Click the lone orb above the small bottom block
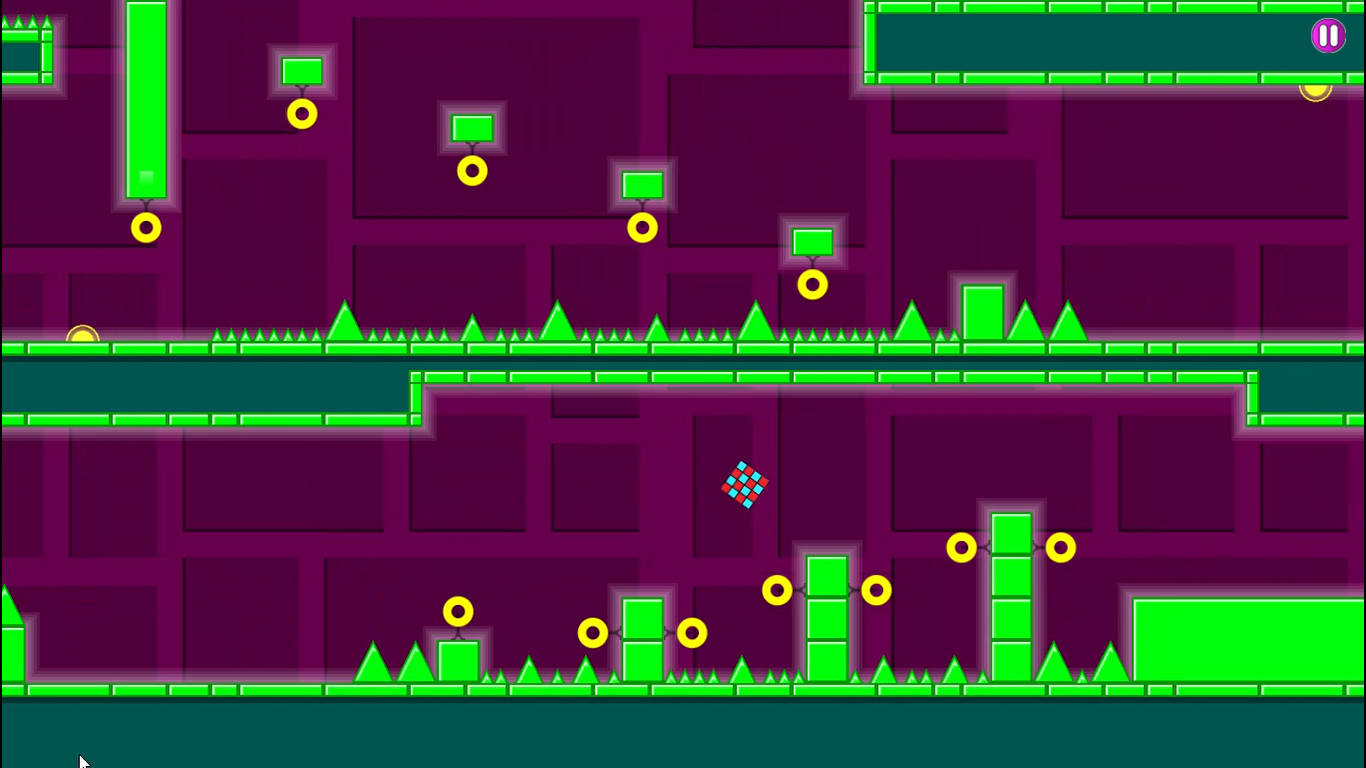 pyautogui.click(x=458, y=612)
